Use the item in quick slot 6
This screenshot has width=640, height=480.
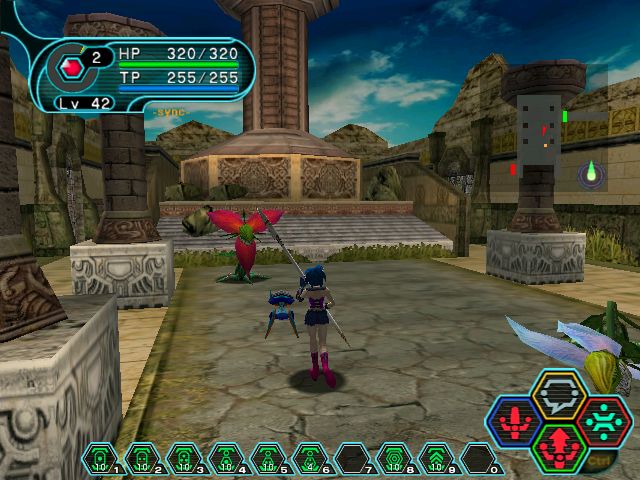(x=310, y=459)
